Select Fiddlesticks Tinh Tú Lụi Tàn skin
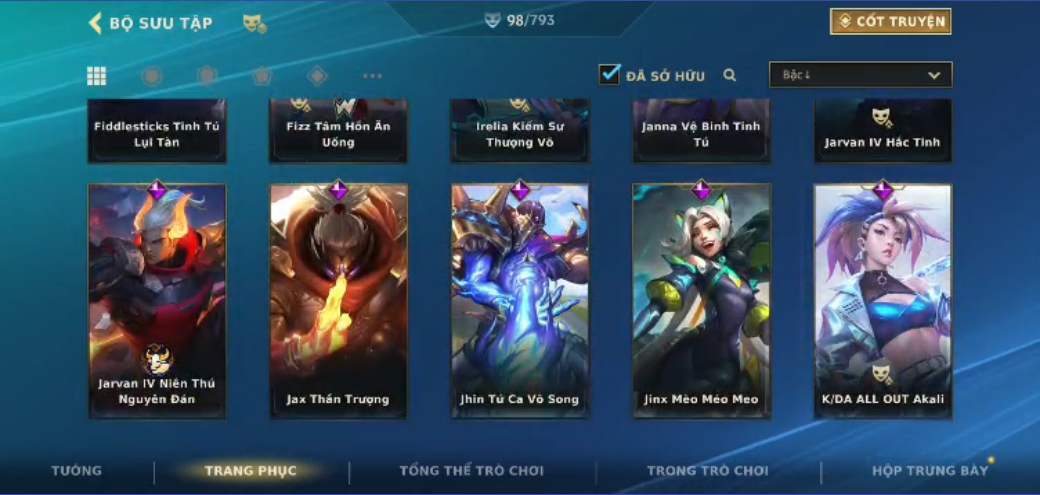Viewport: 1040px width, 495px height. [x=157, y=132]
